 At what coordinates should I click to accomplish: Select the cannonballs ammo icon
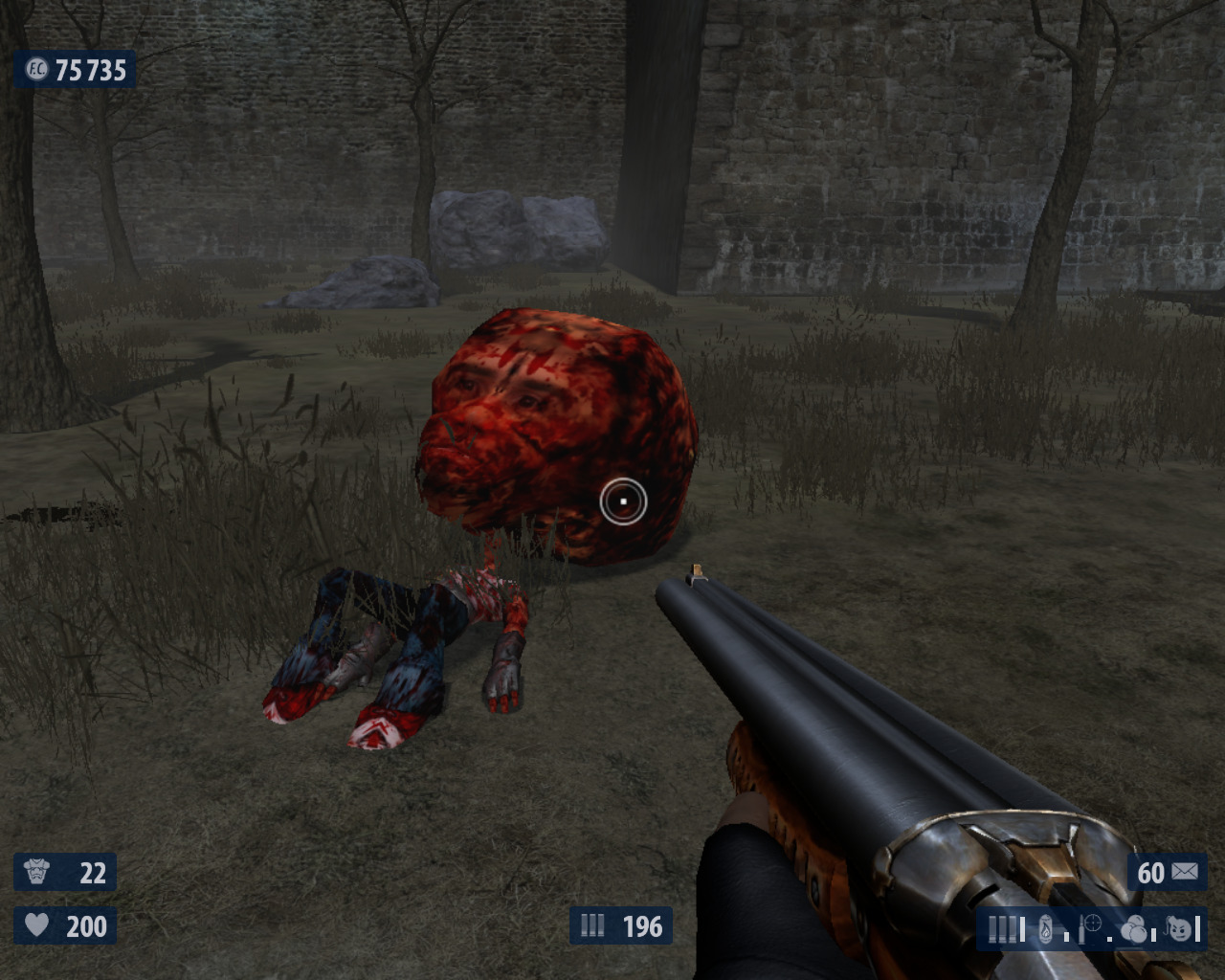(x=1134, y=928)
